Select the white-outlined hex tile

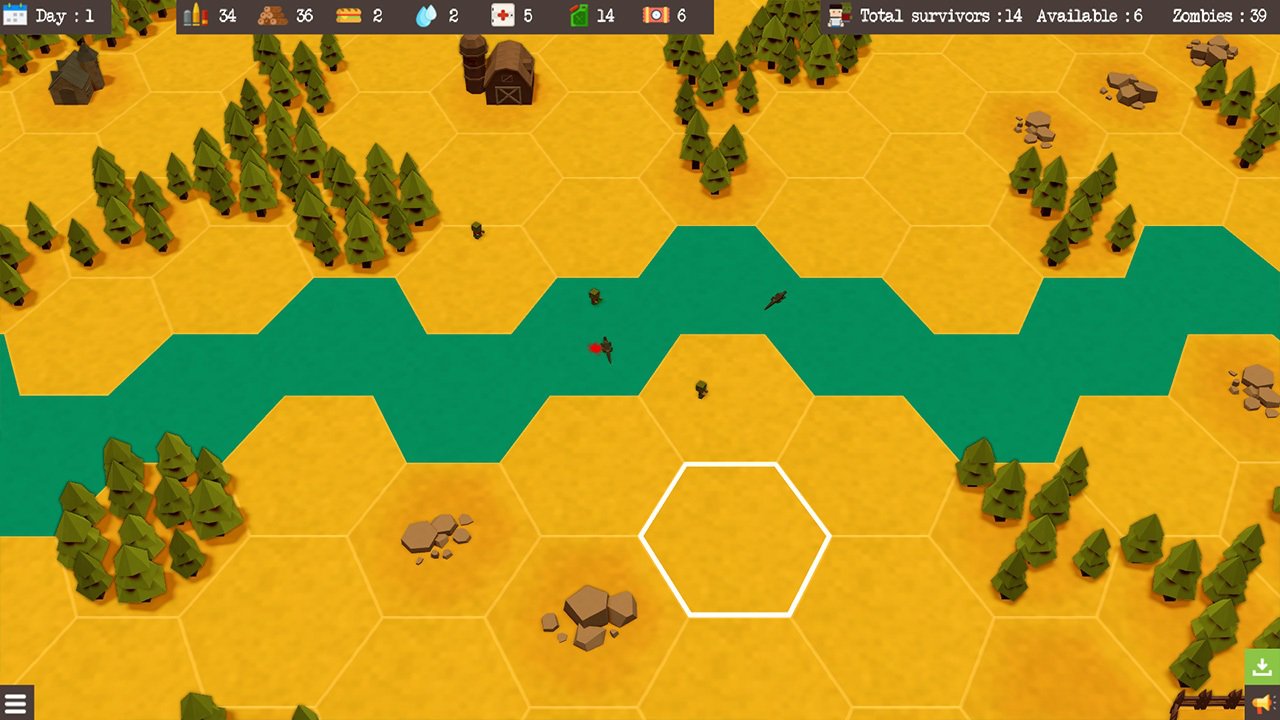735,539
